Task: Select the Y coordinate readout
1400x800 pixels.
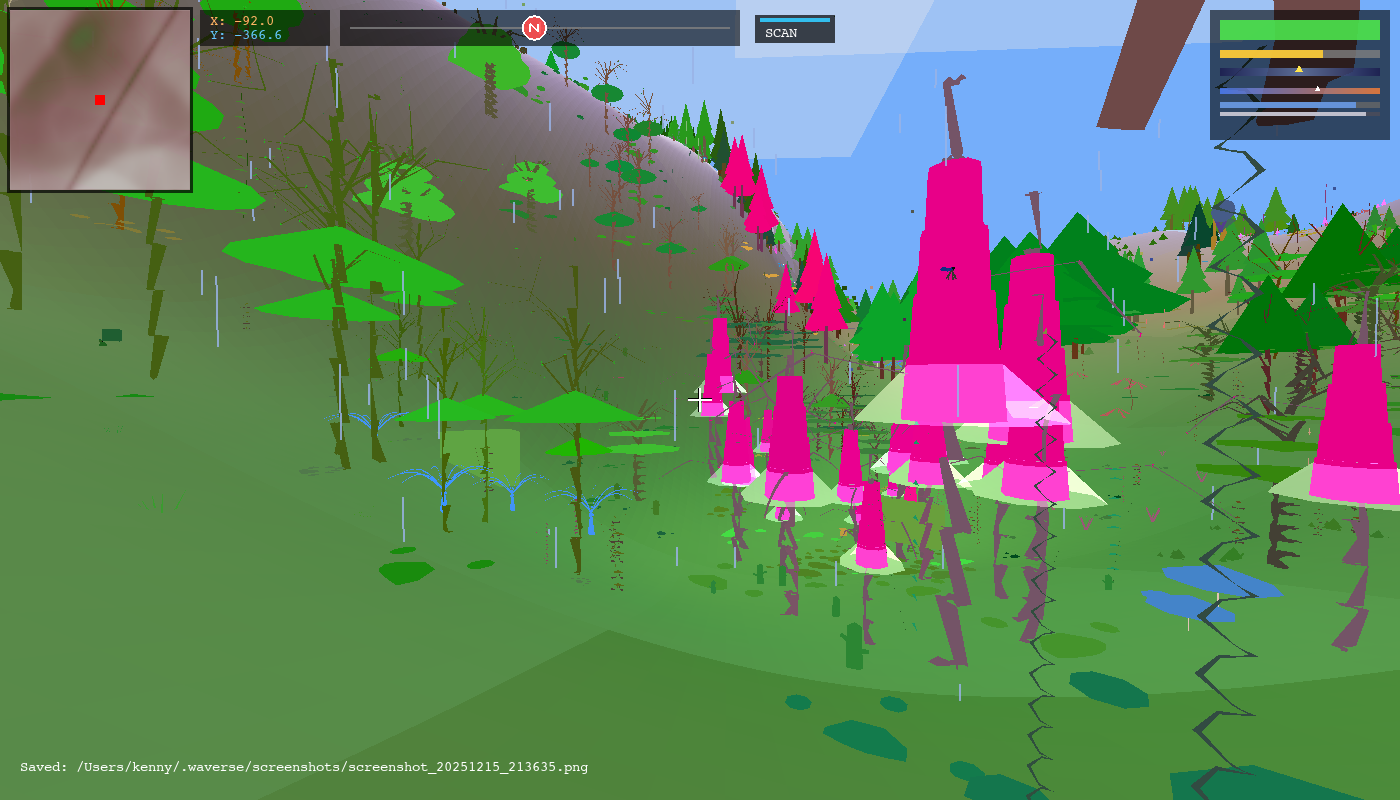Action: coord(245,34)
